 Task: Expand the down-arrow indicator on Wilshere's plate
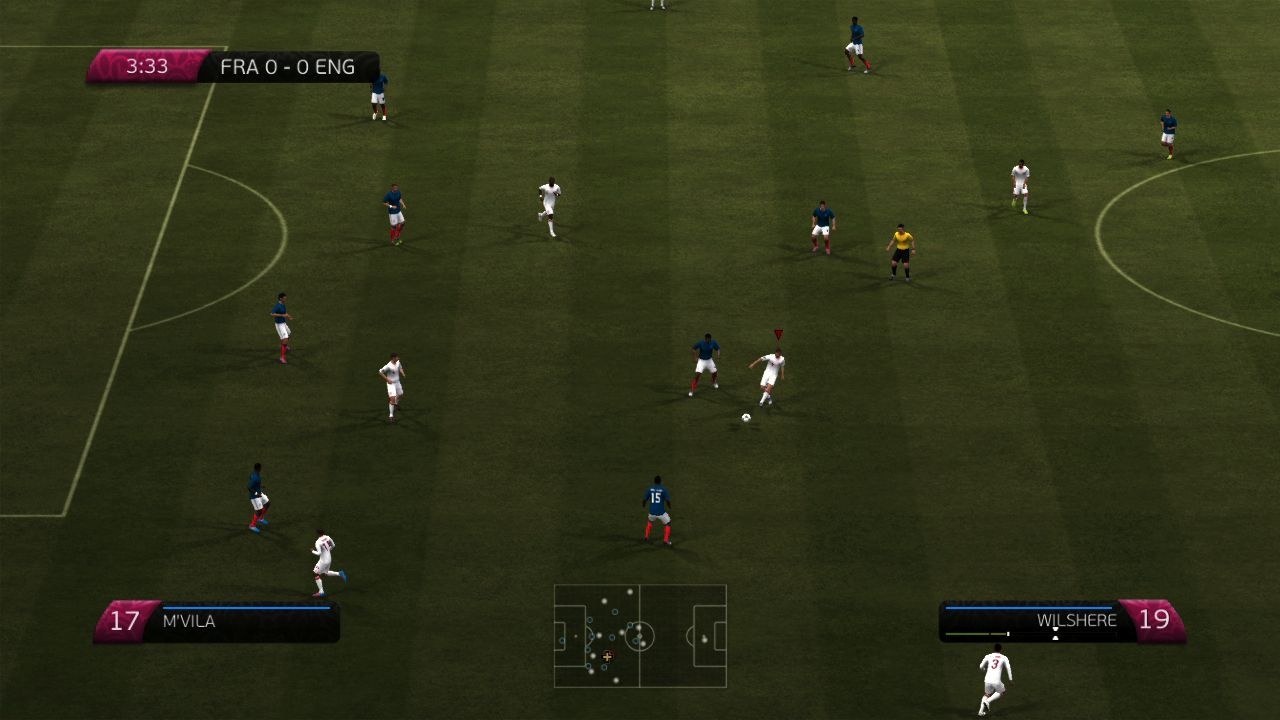(1055, 628)
